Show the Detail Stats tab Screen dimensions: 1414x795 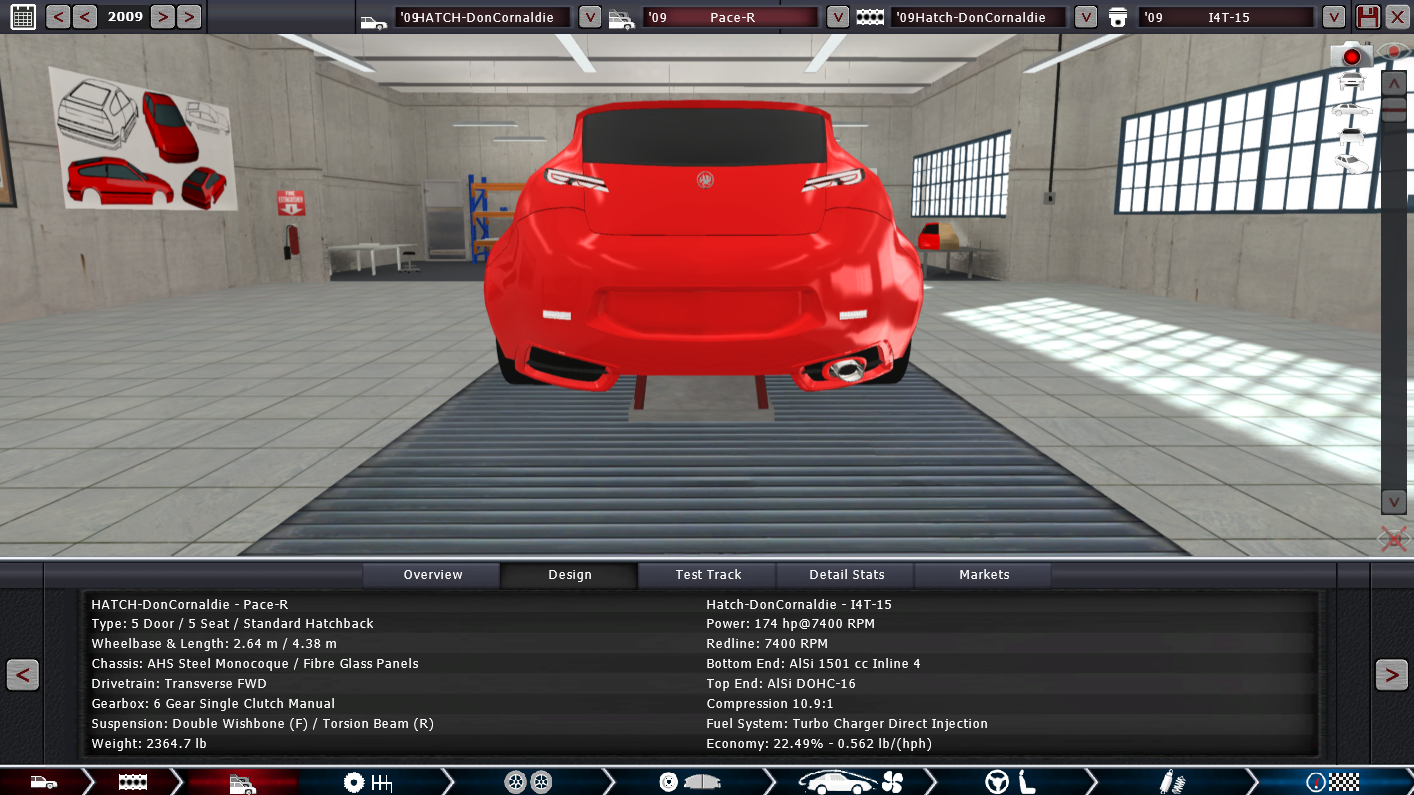[846, 575]
